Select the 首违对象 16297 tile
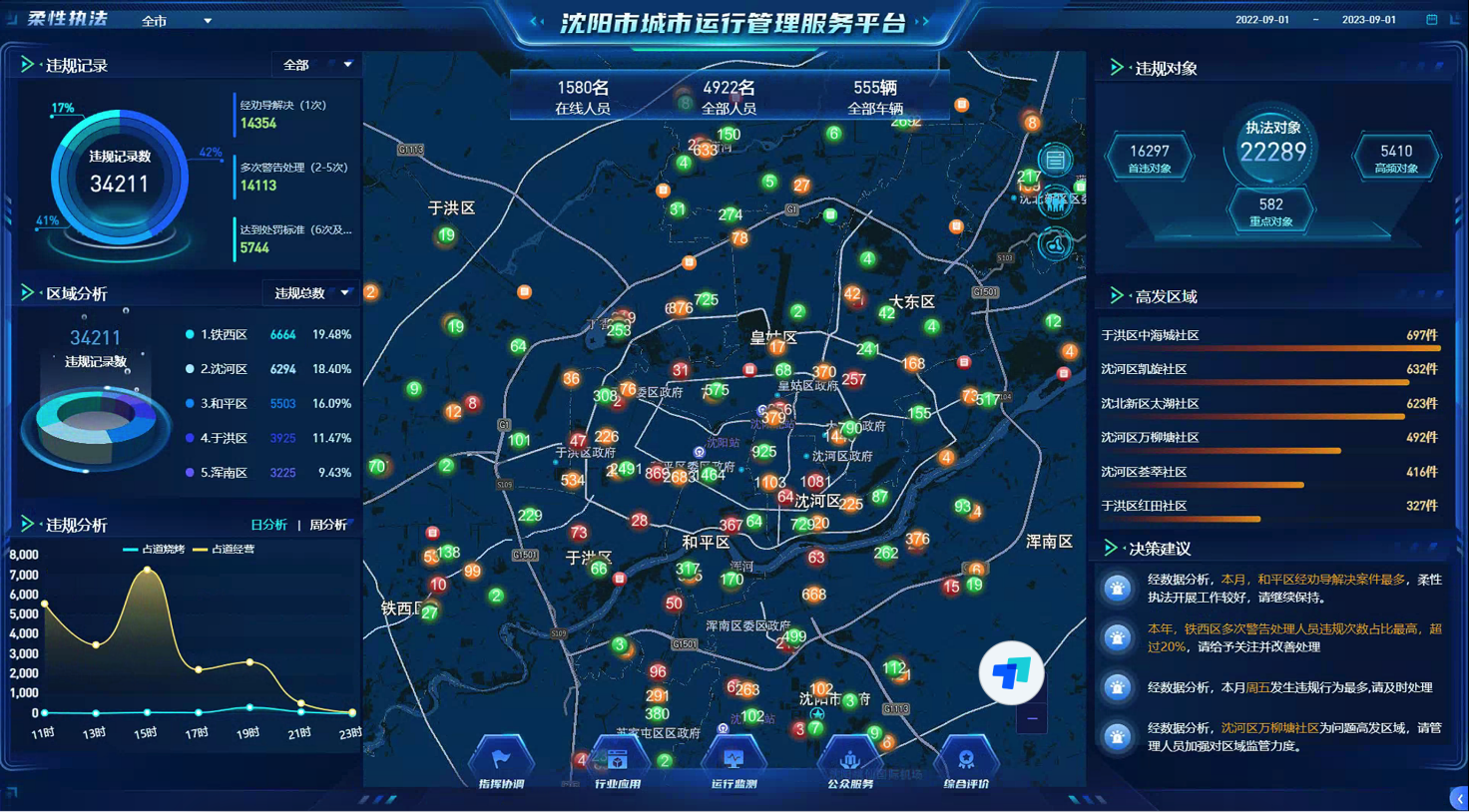1469x812 pixels. pos(1149,158)
